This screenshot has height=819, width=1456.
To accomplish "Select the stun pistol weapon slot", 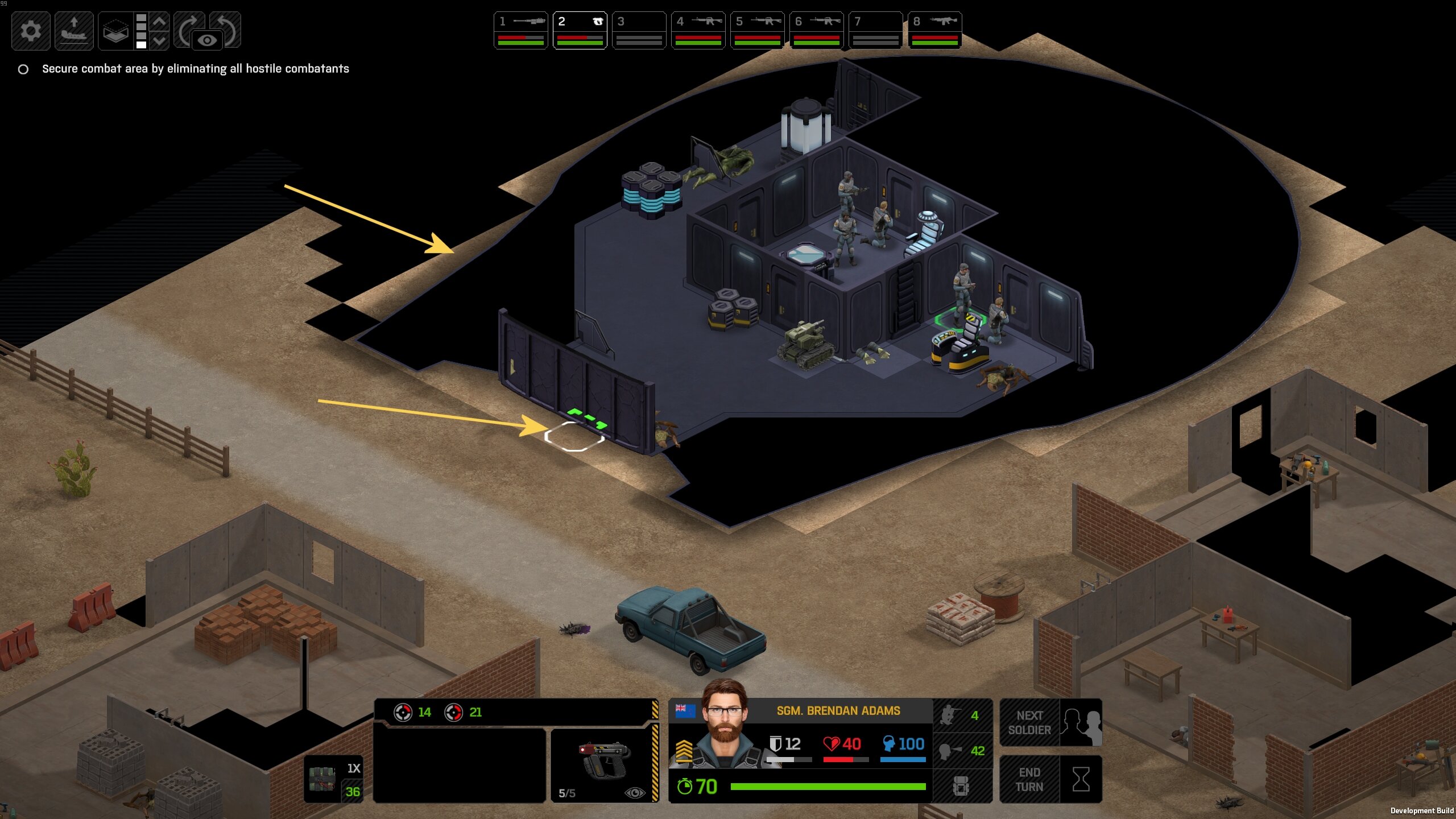I will 605,762.
